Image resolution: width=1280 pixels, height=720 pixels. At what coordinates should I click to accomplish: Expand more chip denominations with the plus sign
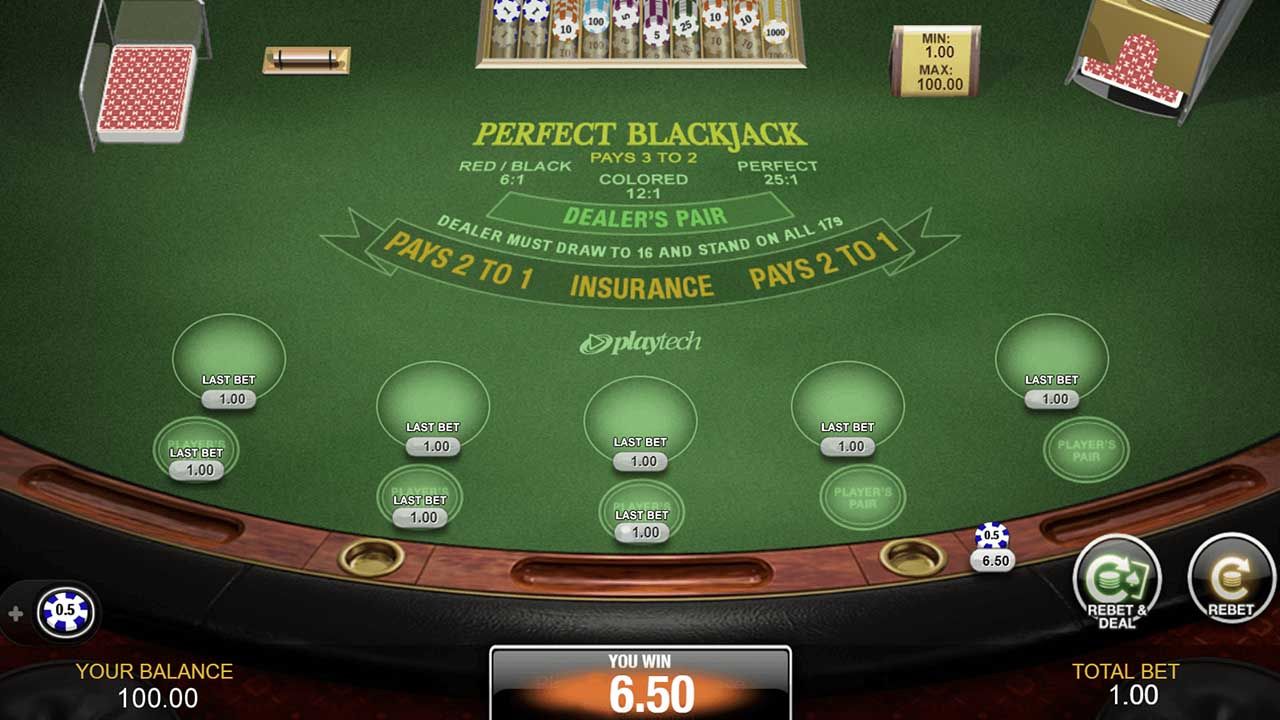(x=14, y=612)
